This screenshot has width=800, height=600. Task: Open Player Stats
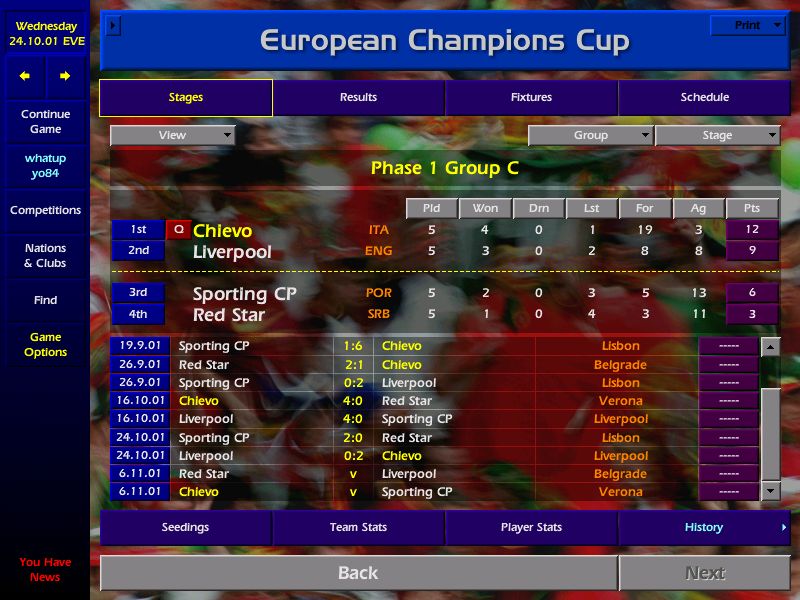coord(531,527)
